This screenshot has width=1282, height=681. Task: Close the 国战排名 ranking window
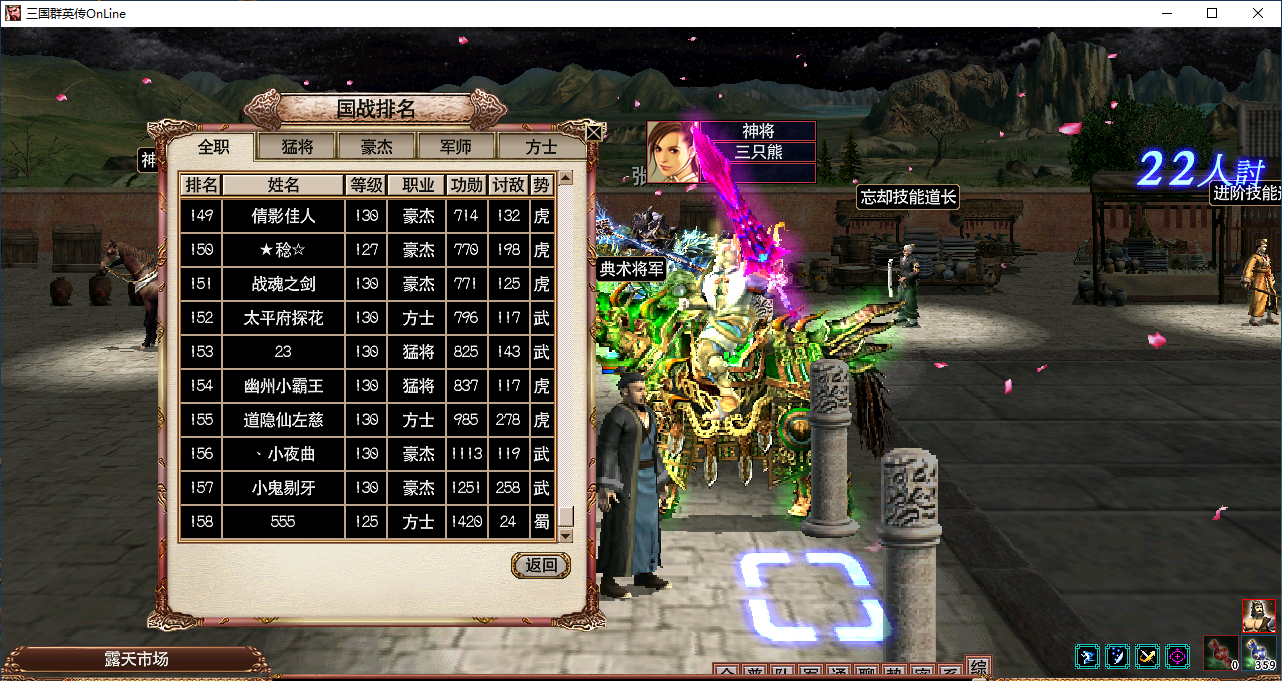(x=594, y=131)
